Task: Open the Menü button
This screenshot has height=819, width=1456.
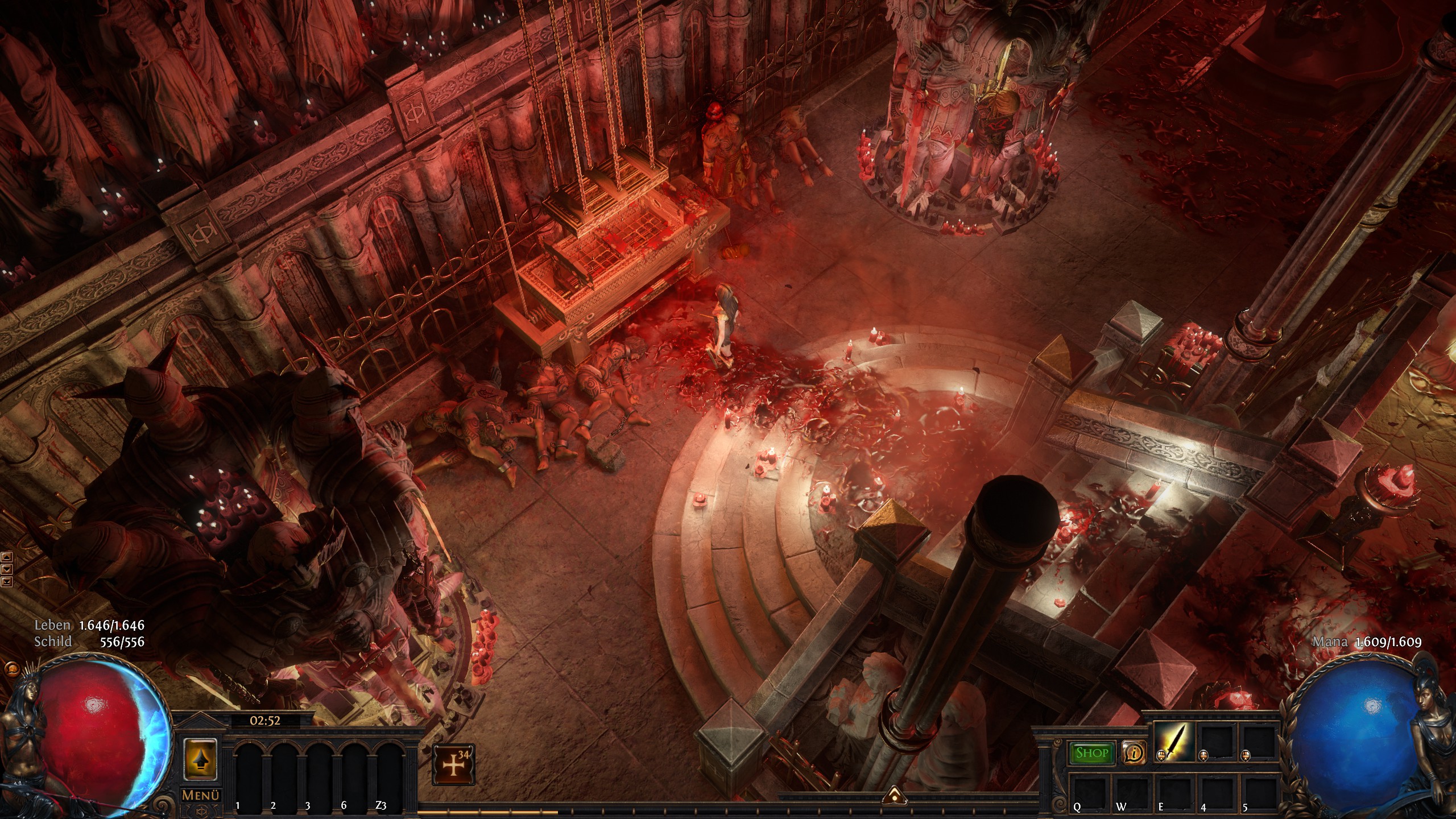Action: click(201, 795)
